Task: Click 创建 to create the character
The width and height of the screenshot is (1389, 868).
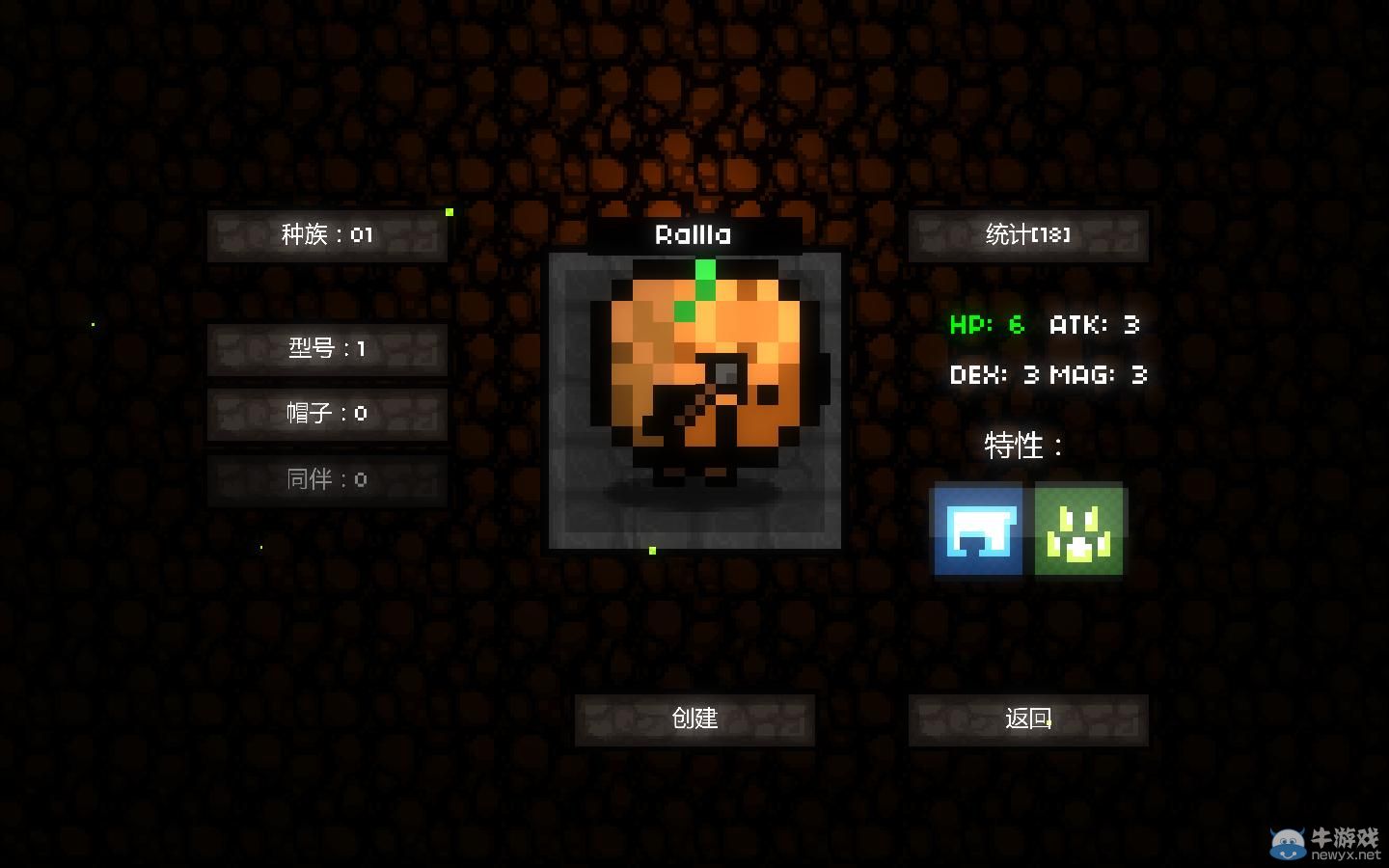Action: click(694, 719)
